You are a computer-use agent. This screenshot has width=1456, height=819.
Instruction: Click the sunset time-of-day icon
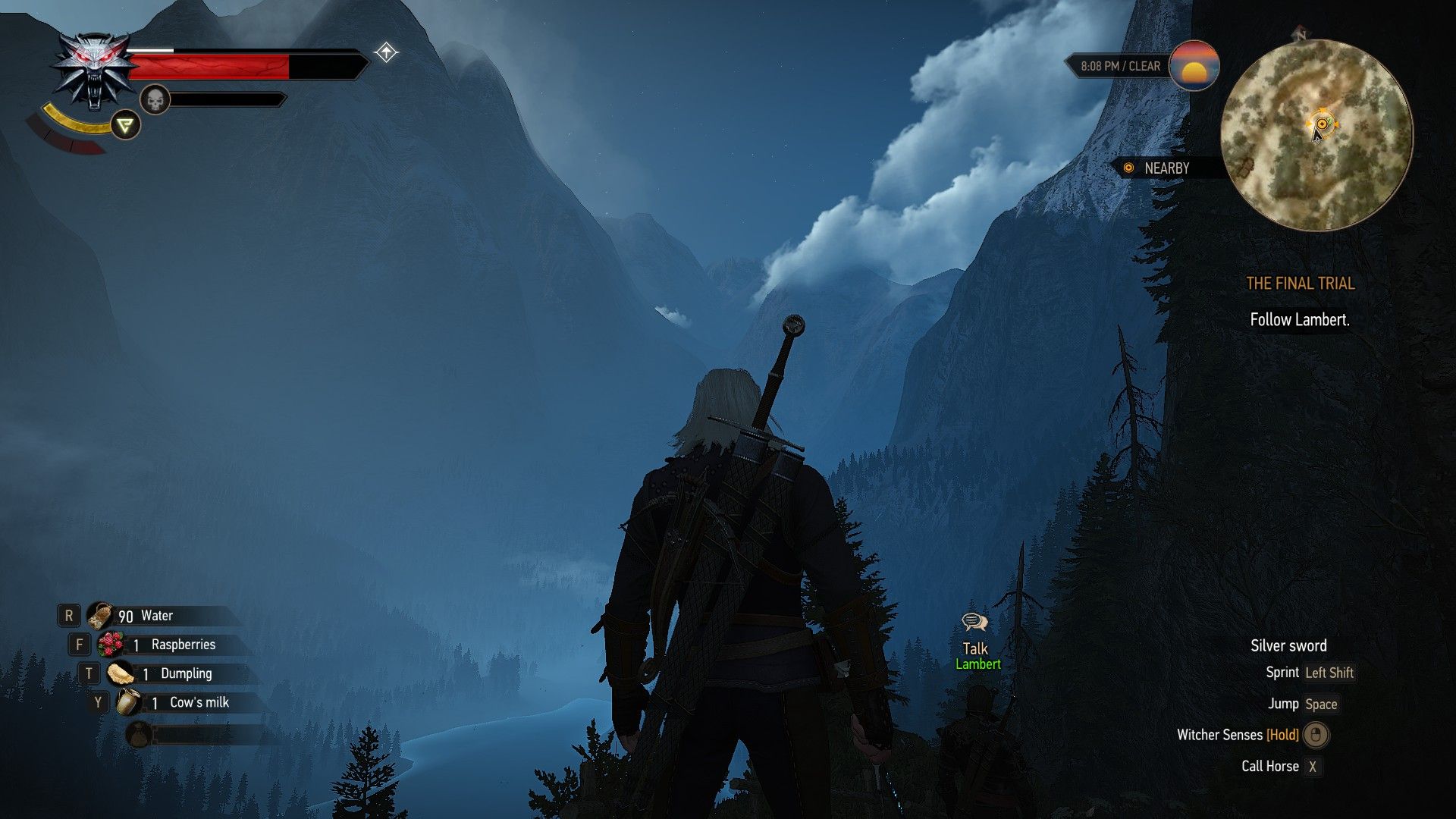pos(1194,66)
